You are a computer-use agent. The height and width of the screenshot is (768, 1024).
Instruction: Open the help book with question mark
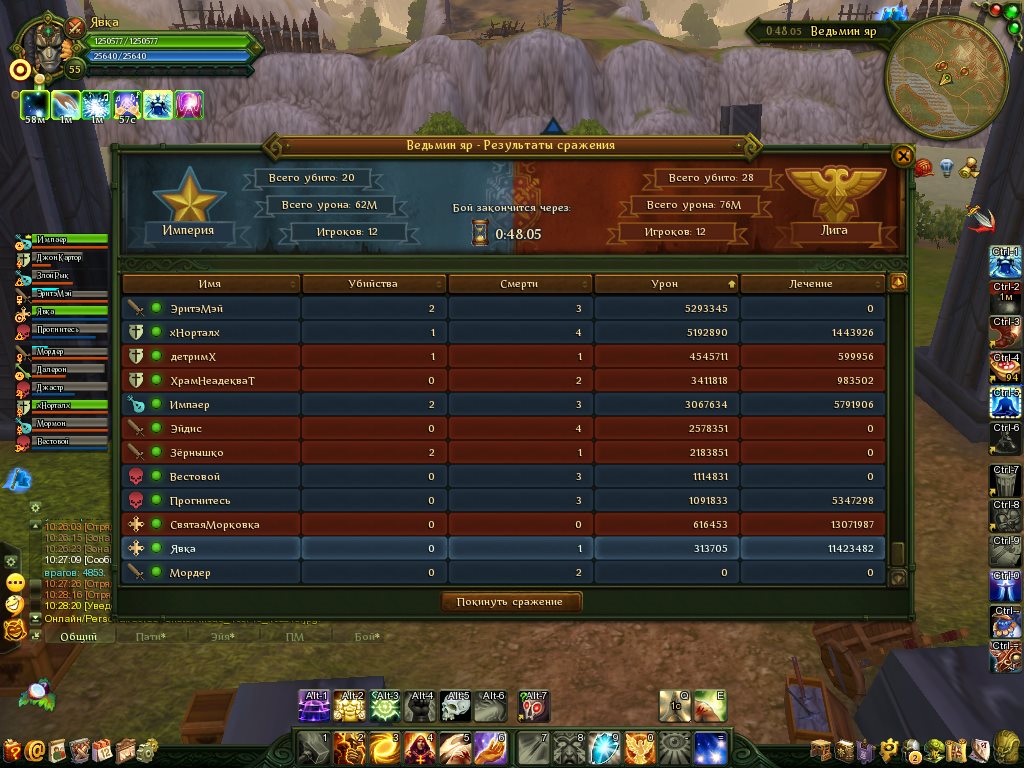(12, 749)
